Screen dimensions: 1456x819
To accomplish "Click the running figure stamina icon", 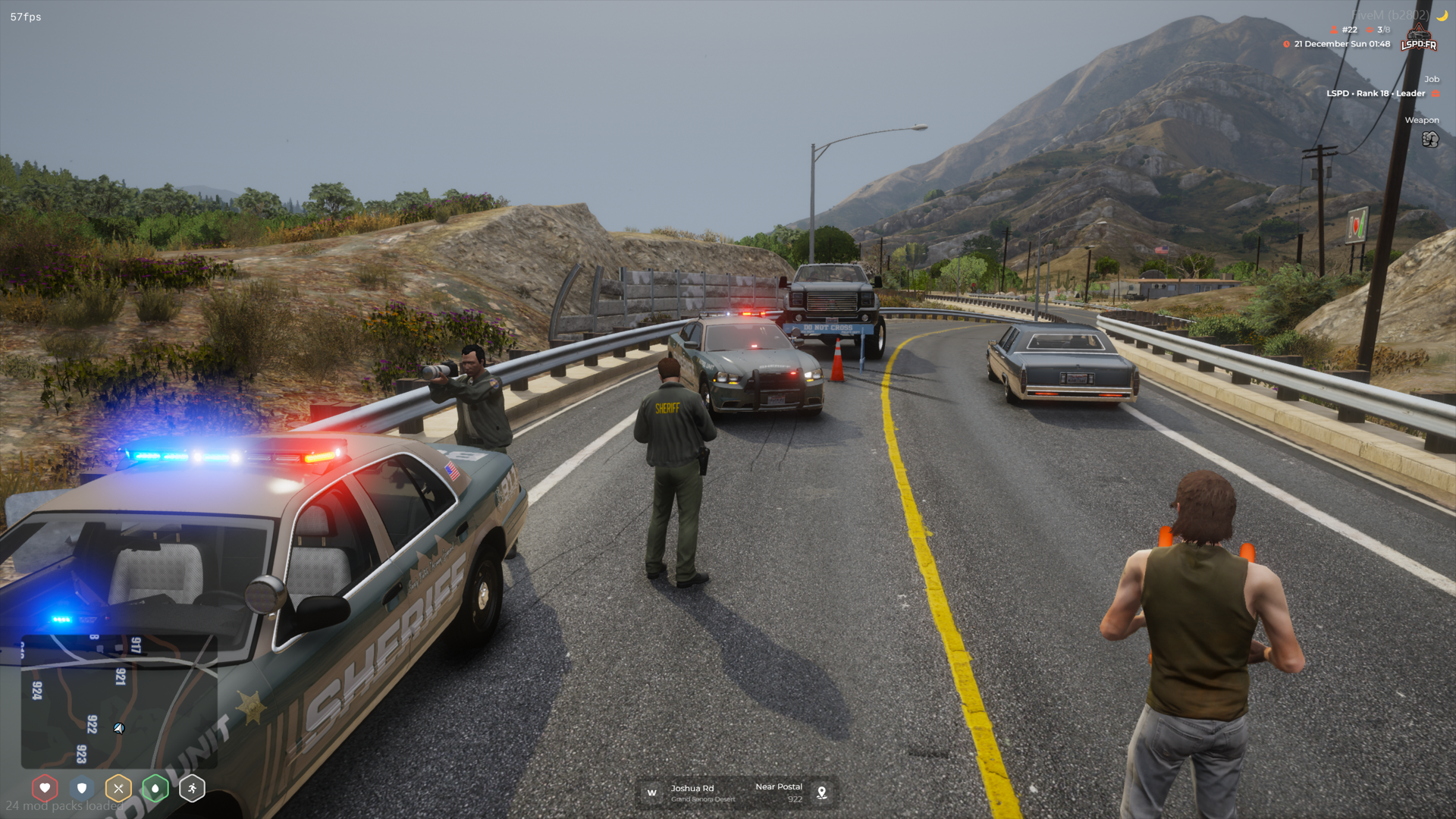I will pyautogui.click(x=191, y=786).
